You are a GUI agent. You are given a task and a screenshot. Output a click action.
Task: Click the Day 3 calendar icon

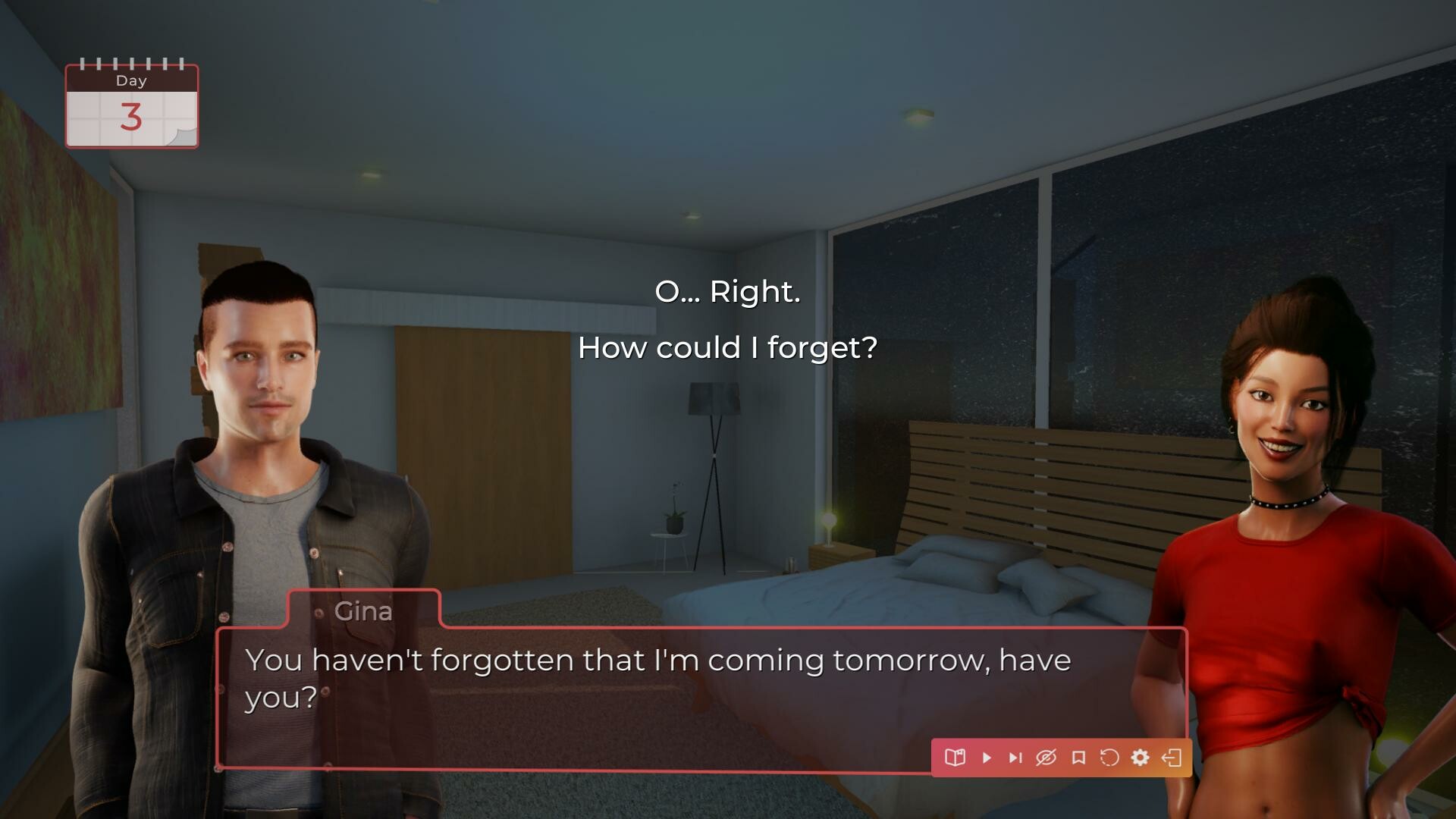click(131, 105)
